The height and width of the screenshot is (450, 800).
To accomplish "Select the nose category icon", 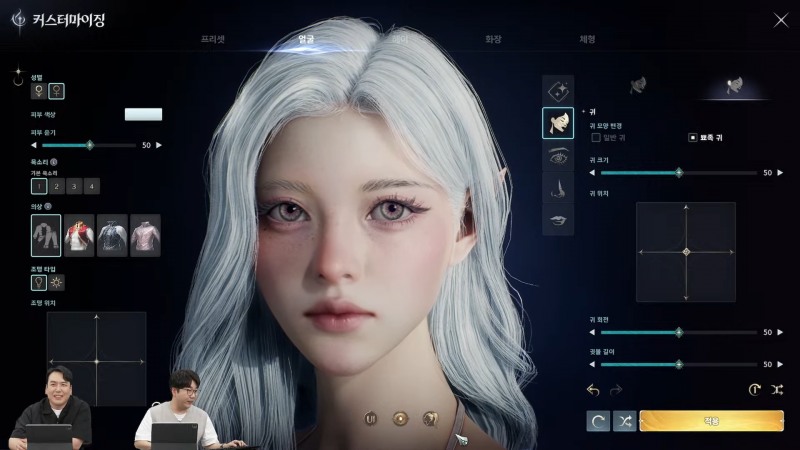I will pyautogui.click(x=558, y=187).
